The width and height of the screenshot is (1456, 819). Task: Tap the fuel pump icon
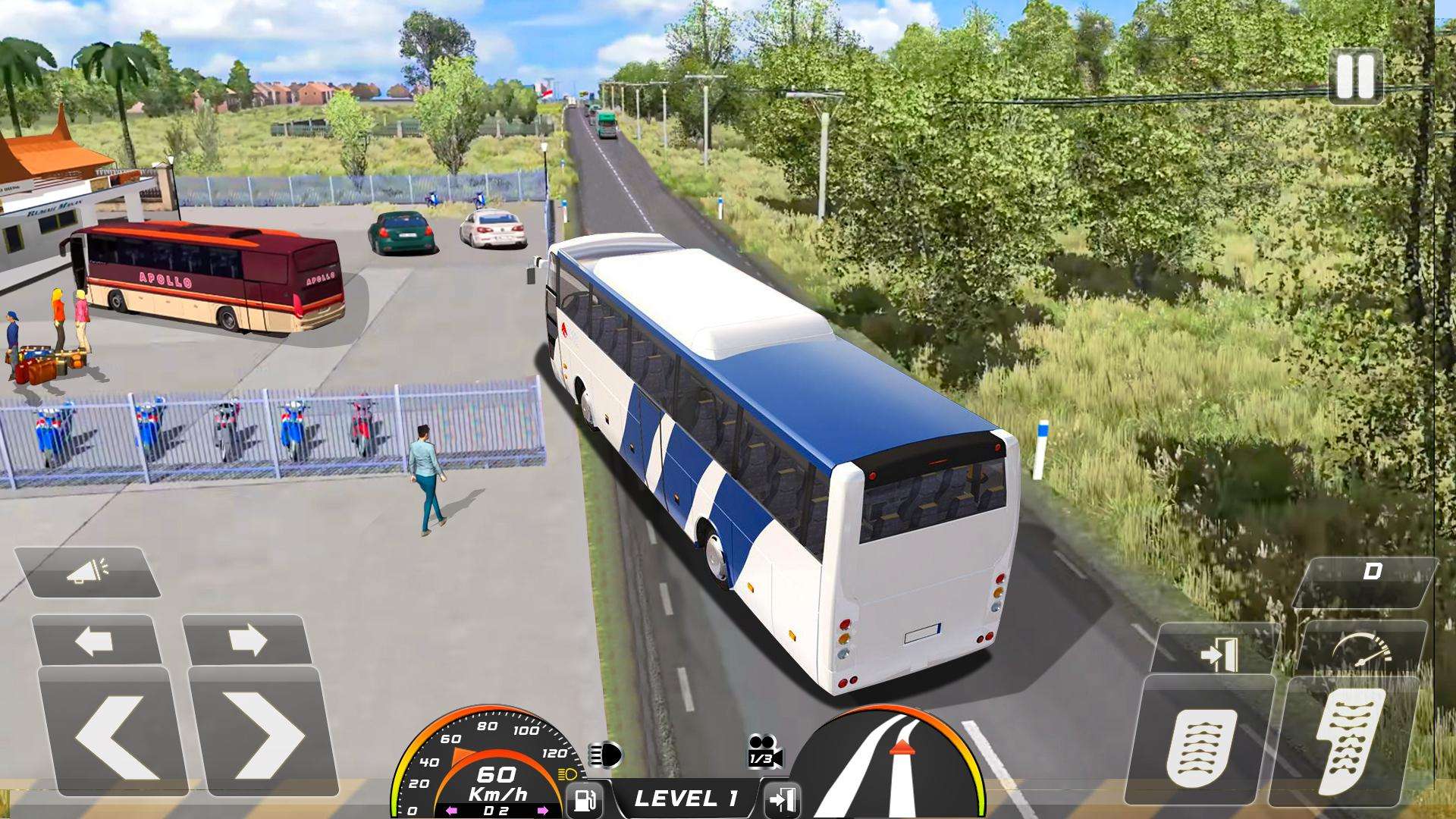click(585, 799)
